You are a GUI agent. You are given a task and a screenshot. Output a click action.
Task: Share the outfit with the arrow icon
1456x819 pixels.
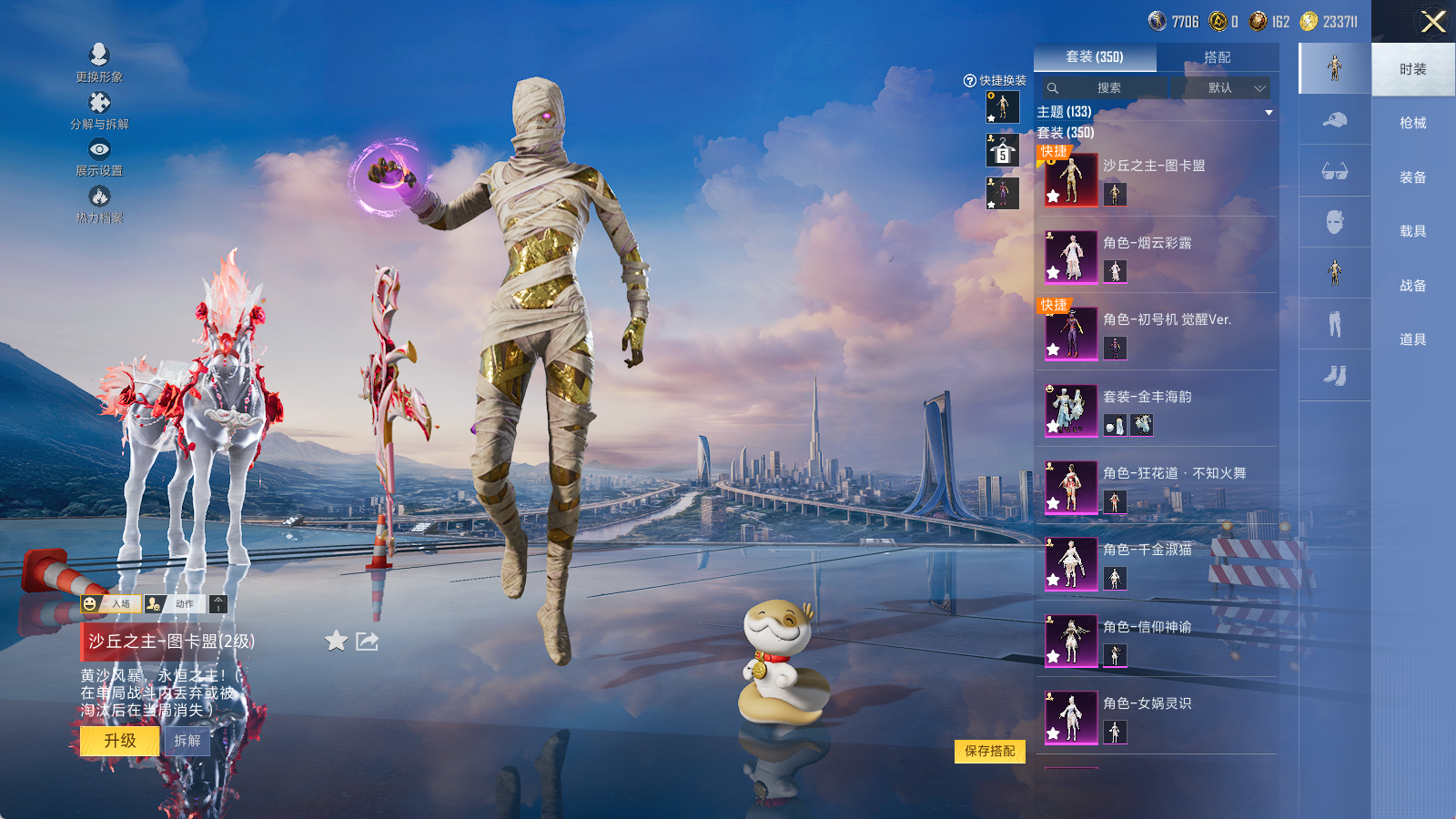367,642
